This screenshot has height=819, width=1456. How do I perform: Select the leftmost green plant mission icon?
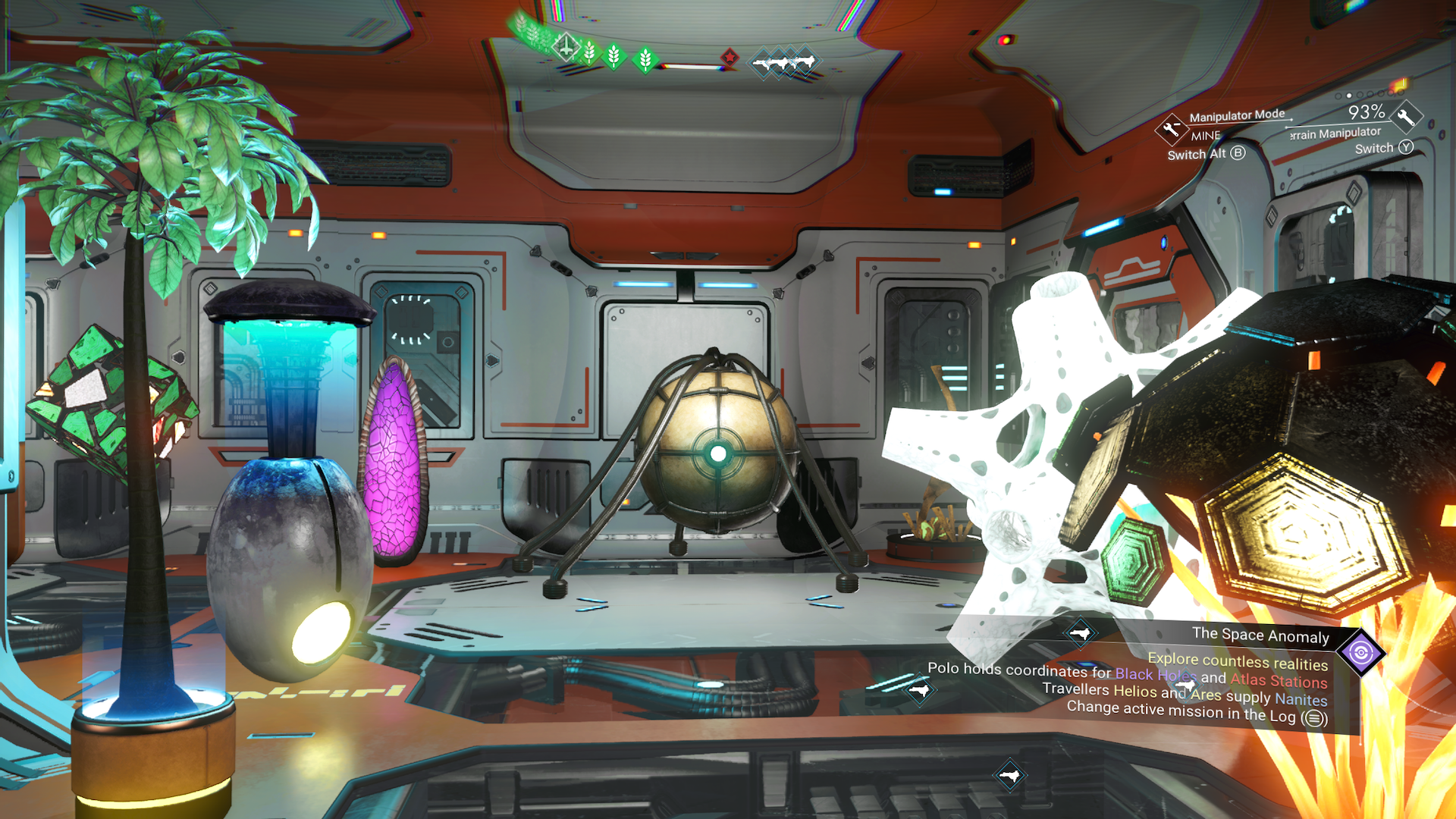pos(520,23)
